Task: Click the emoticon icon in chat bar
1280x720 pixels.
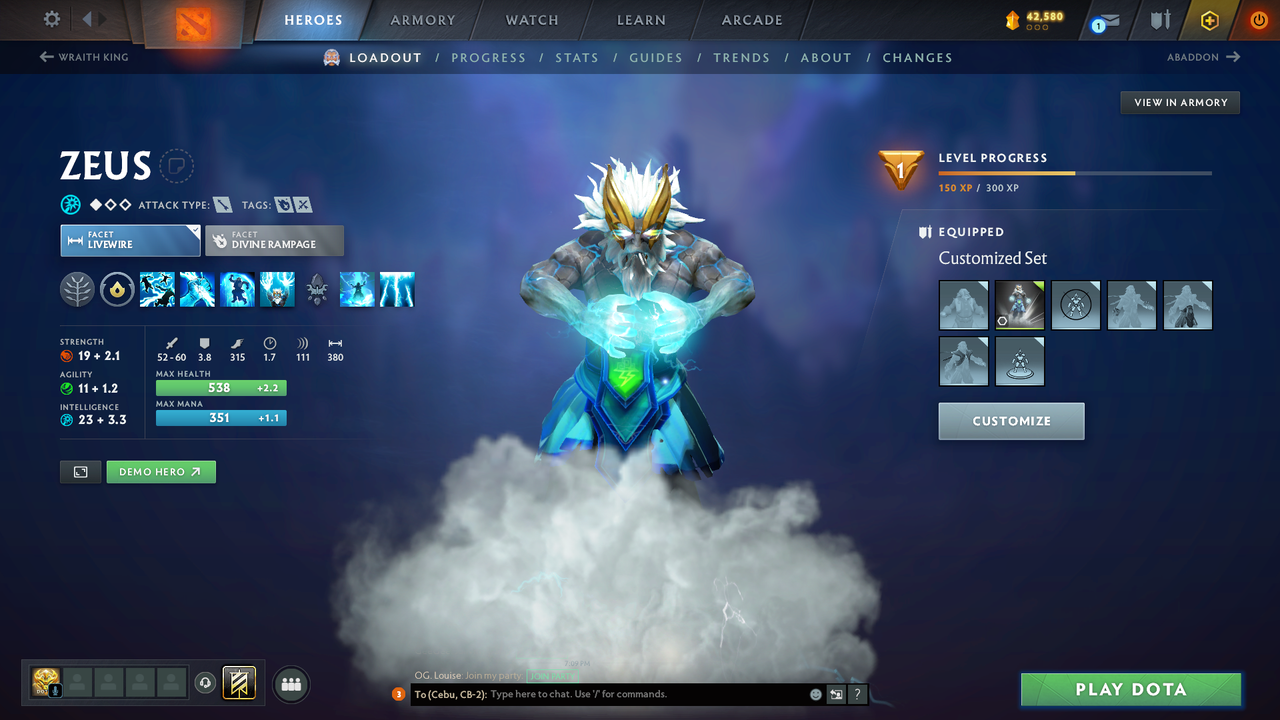Action: 815,693
